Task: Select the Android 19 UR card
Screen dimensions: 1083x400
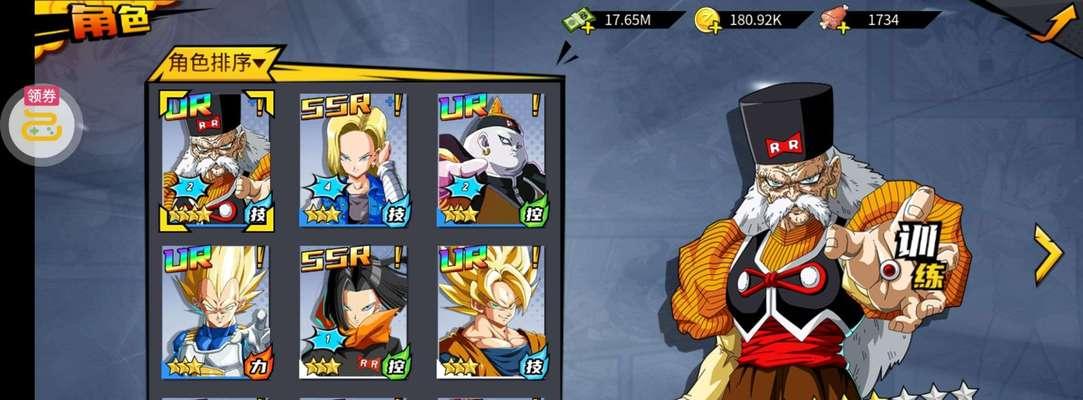Action: pyautogui.click(x=491, y=160)
